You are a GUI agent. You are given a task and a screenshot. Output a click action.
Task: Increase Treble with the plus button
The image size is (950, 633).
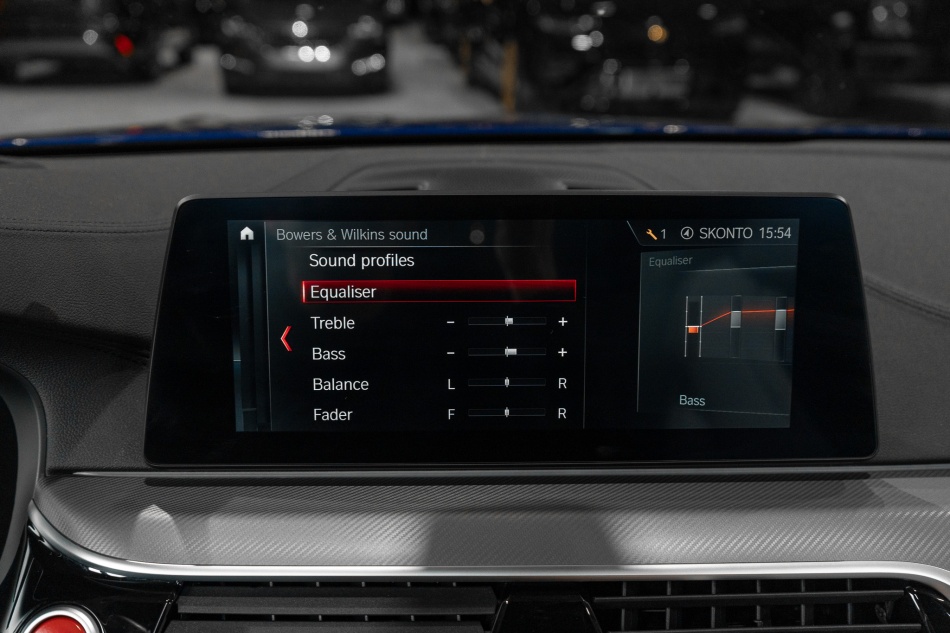pyautogui.click(x=563, y=322)
